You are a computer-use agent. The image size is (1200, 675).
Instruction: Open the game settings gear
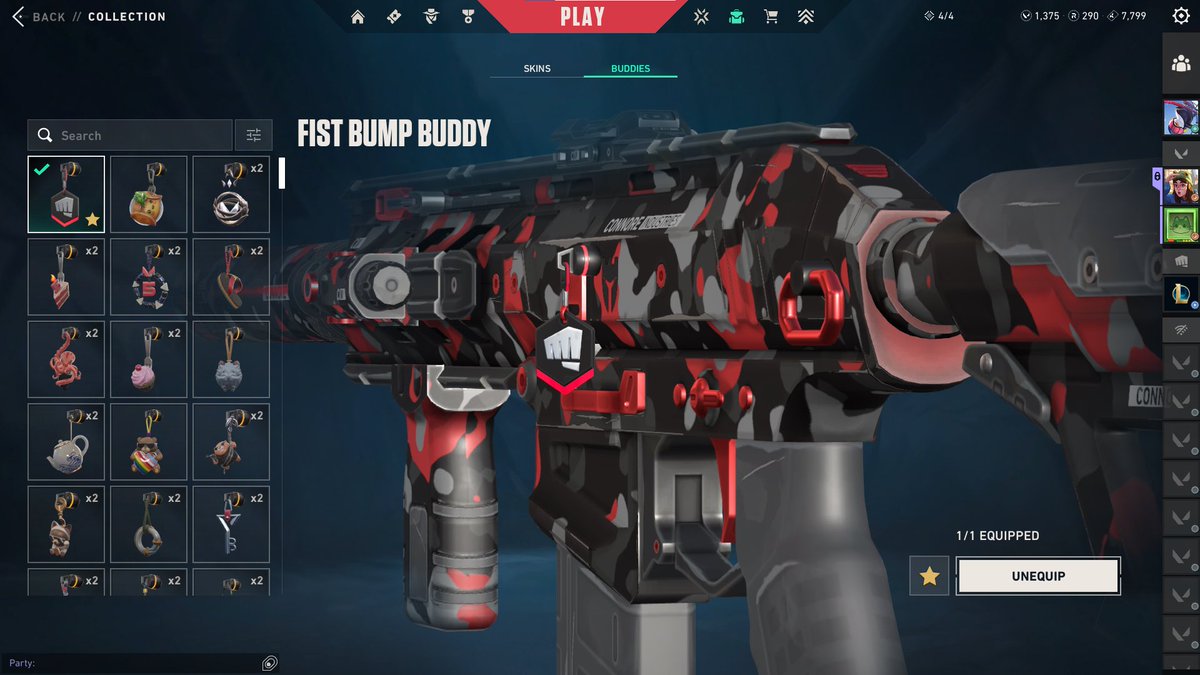(1180, 17)
